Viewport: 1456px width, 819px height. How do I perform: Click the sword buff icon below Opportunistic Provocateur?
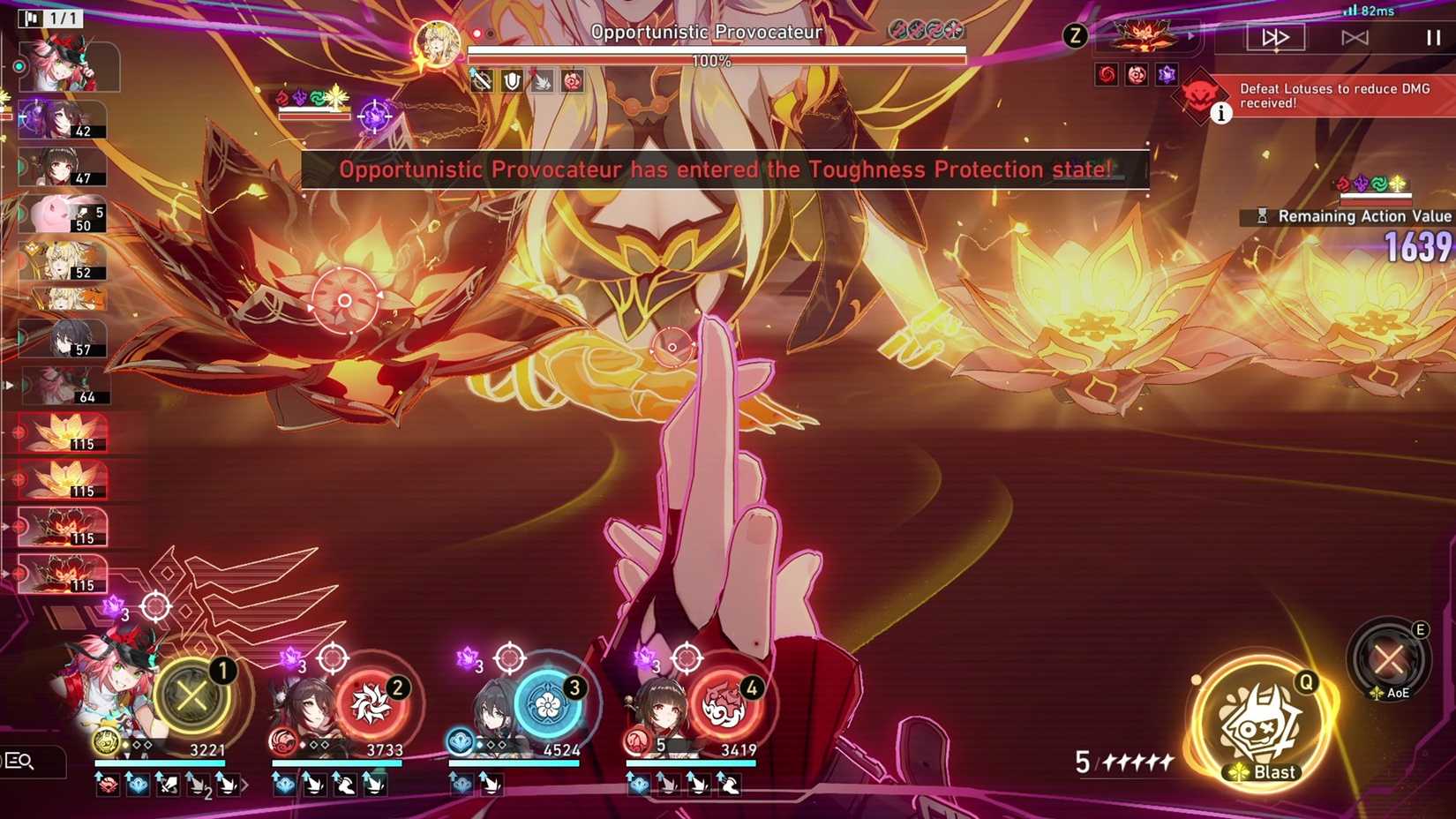482,82
